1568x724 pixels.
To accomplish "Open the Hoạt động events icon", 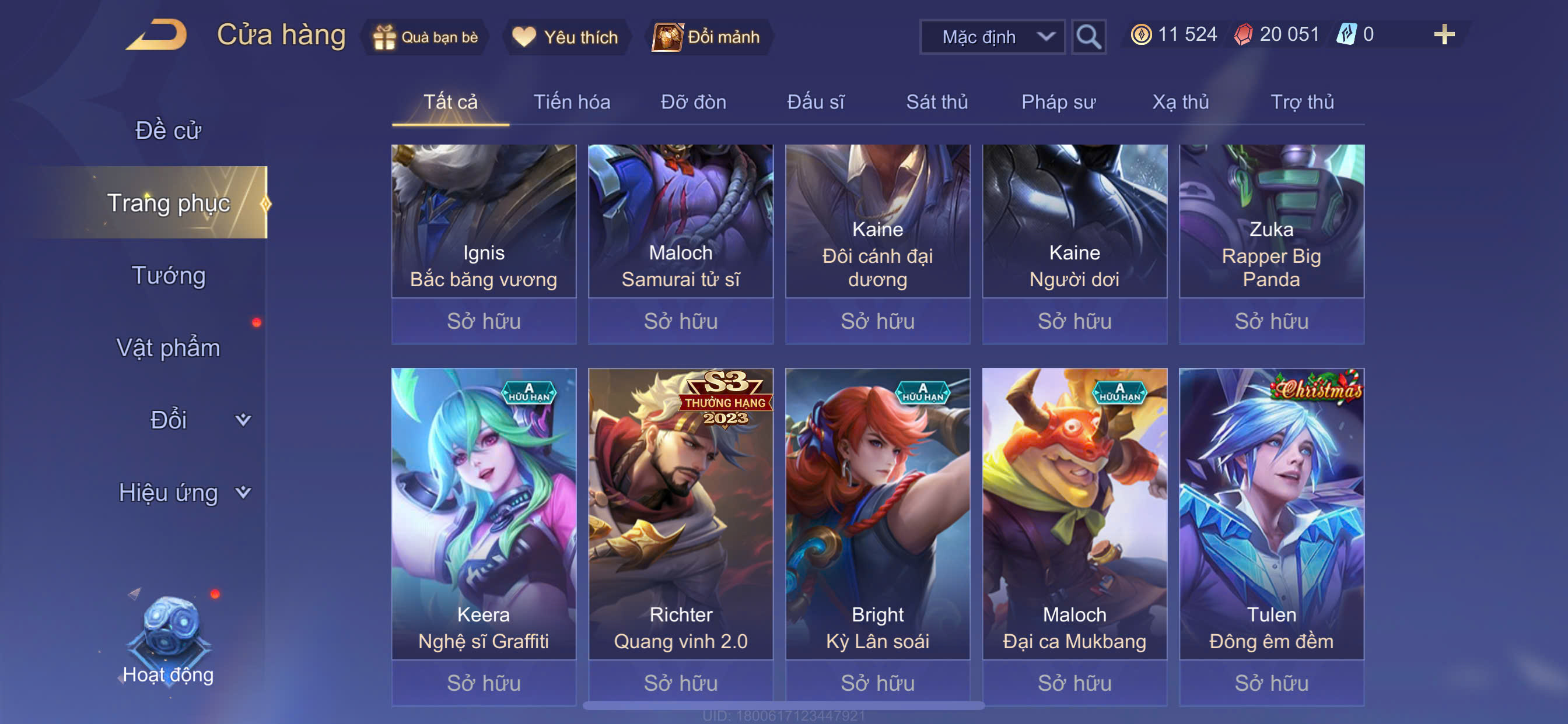I will pyautogui.click(x=169, y=639).
